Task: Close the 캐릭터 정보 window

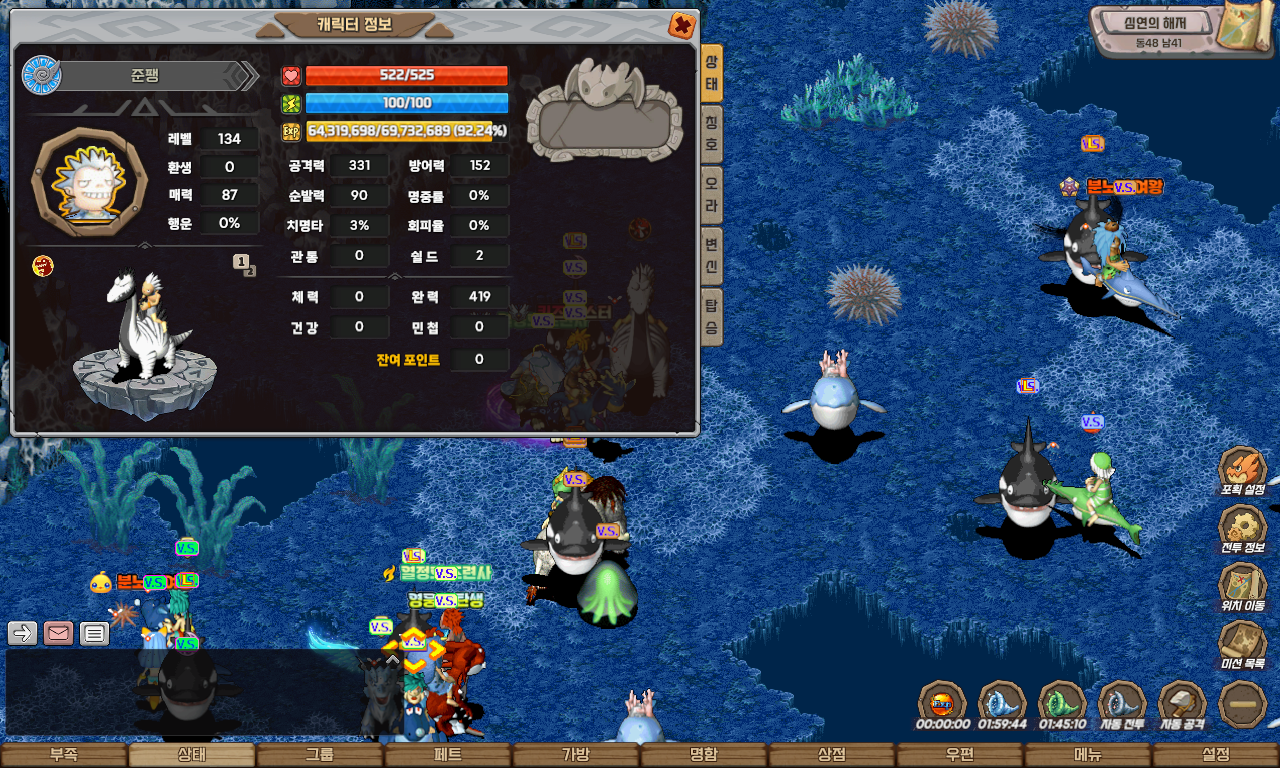Action: coord(681,25)
